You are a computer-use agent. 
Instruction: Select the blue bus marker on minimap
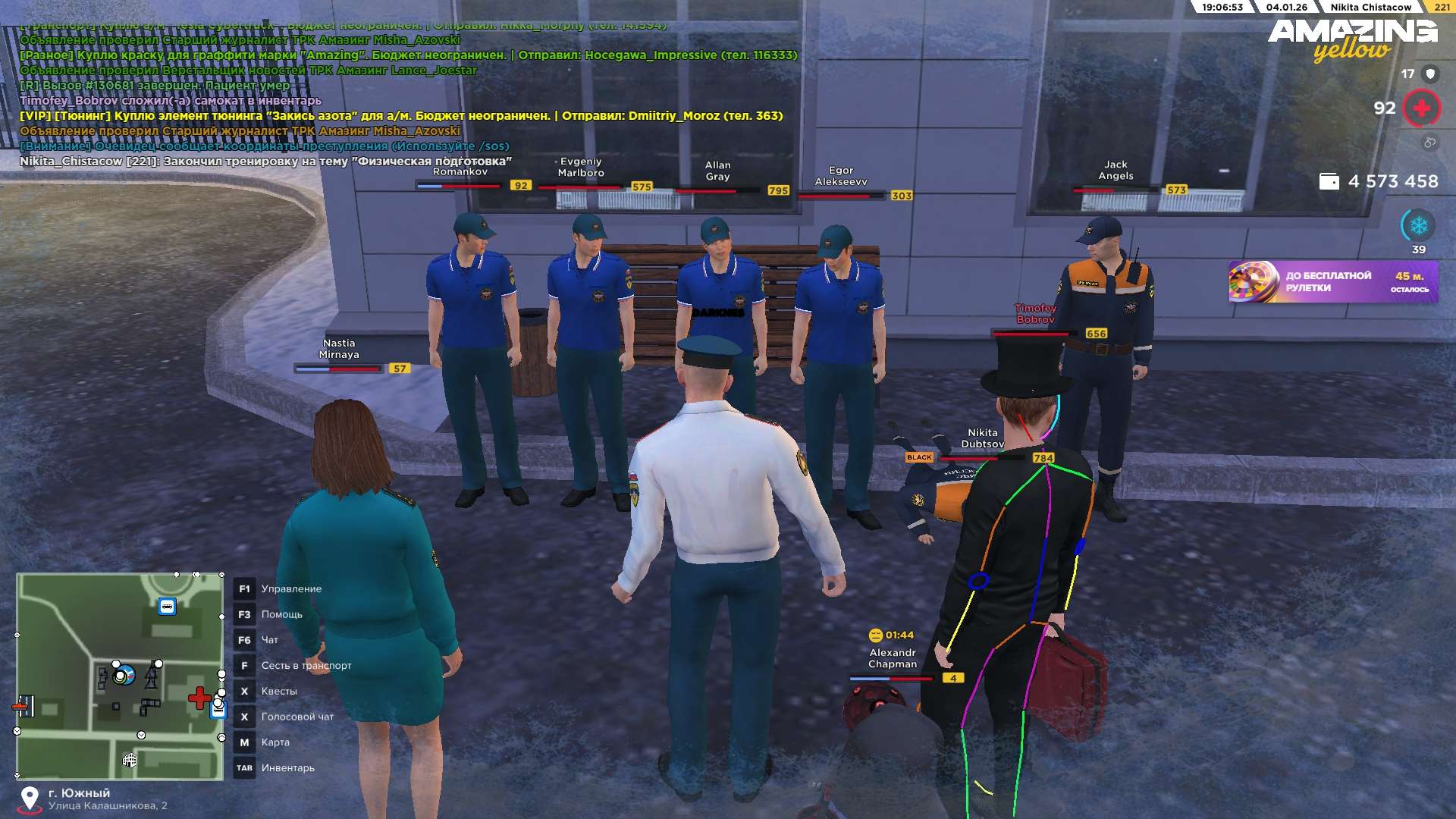tap(167, 607)
